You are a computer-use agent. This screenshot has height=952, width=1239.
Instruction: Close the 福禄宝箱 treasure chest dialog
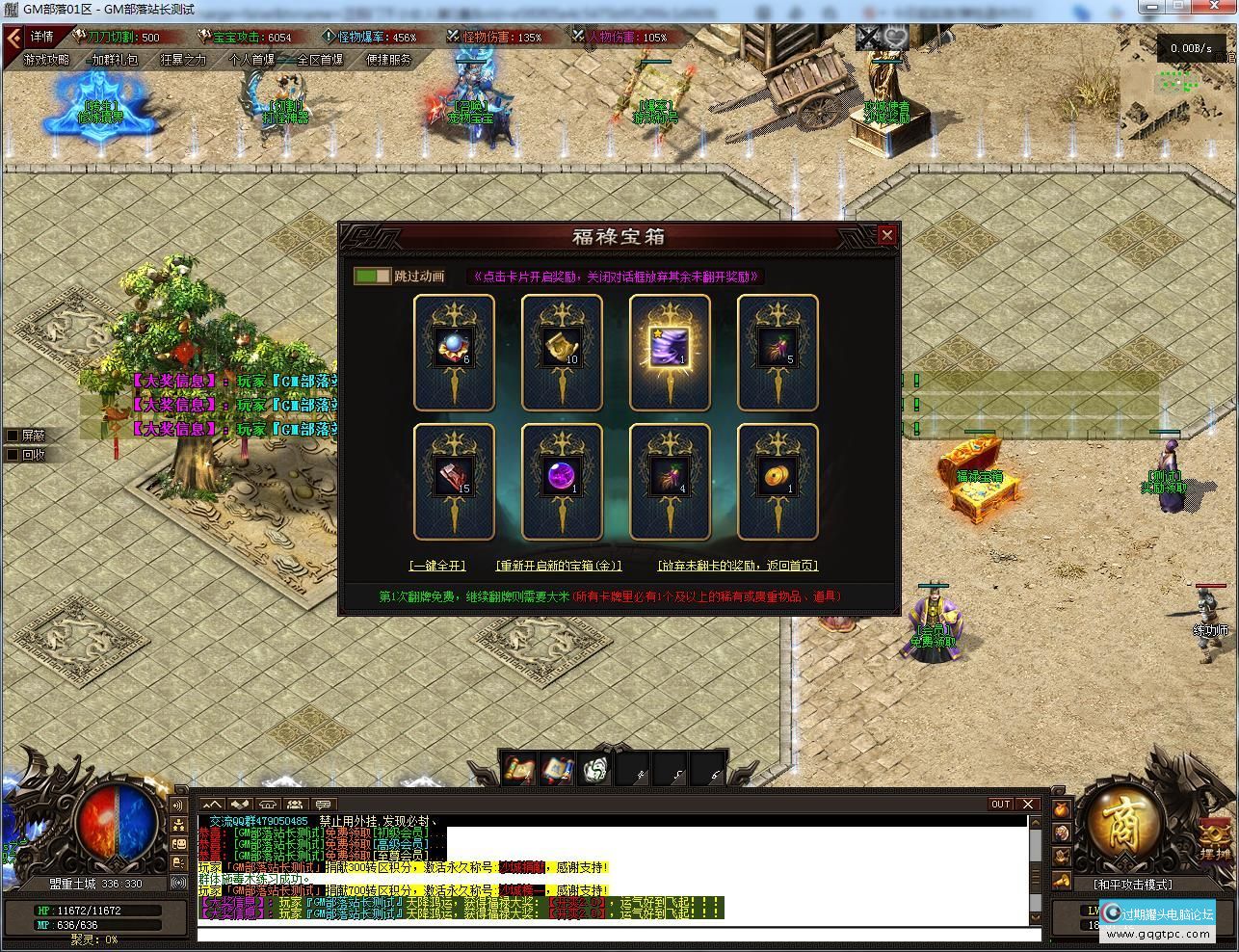[x=886, y=234]
